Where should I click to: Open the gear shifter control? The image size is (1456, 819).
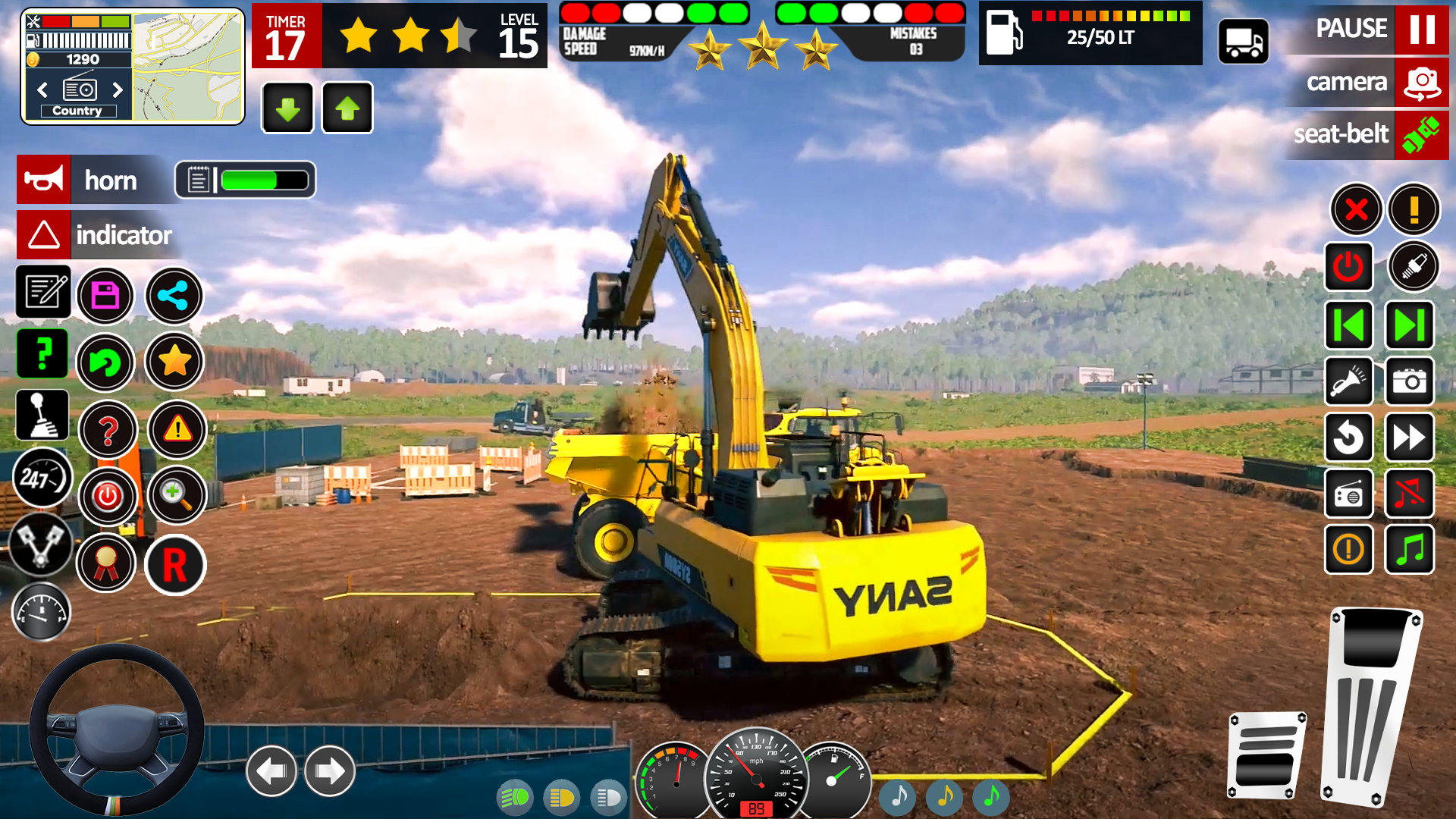[42, 414]
